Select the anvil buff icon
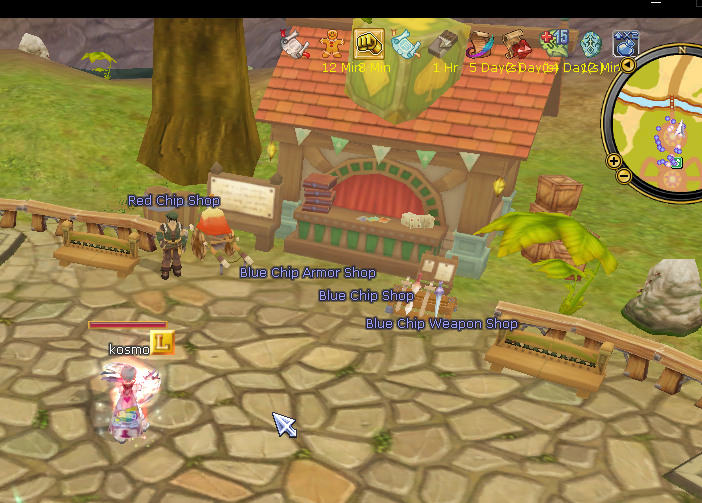Image resolution: width=702 pixels, height=503 pixels. click(x=443, y=44)
